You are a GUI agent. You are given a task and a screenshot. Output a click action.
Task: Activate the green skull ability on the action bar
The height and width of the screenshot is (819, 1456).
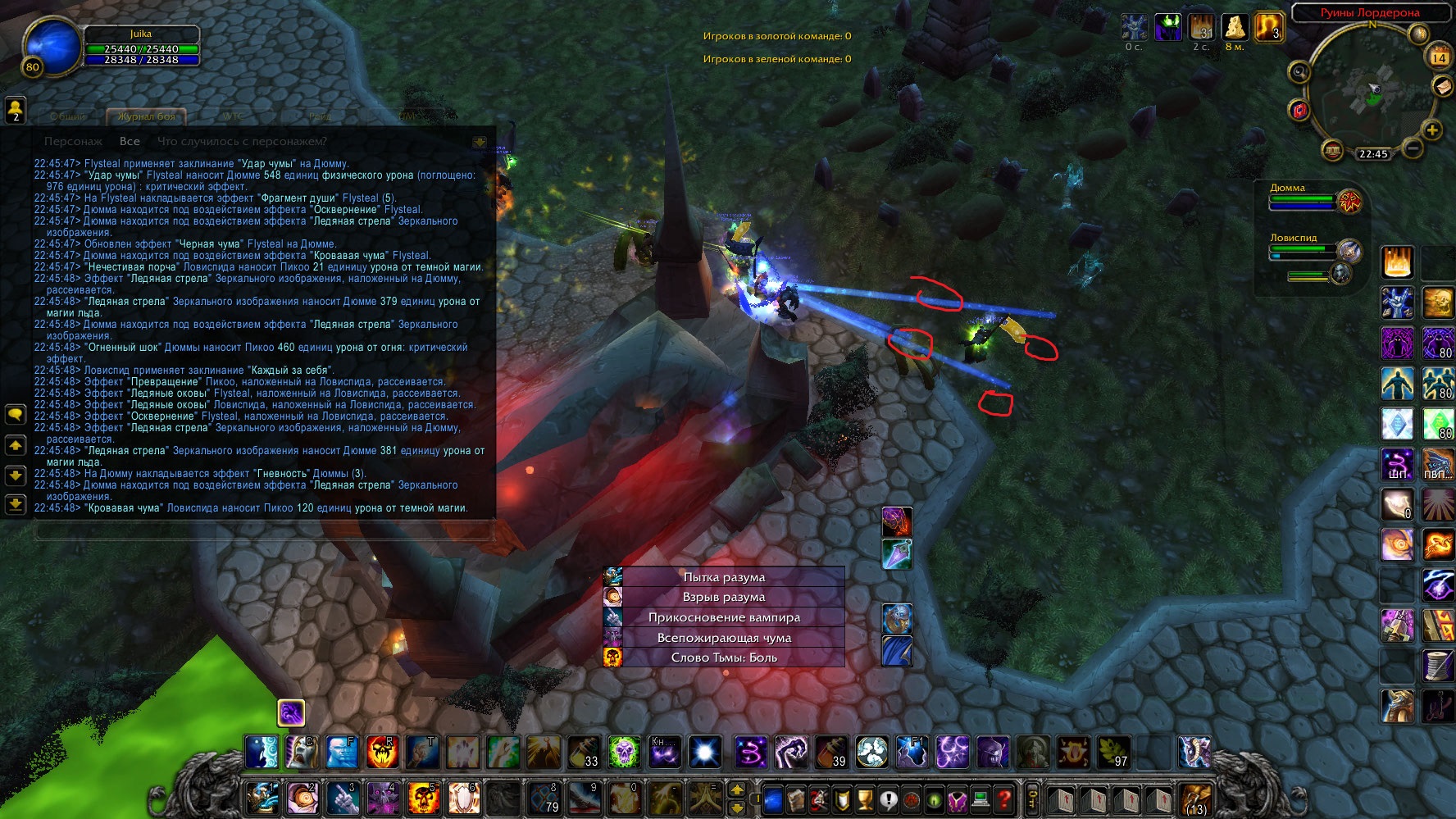pyautogui.click(x=623, y=752)
